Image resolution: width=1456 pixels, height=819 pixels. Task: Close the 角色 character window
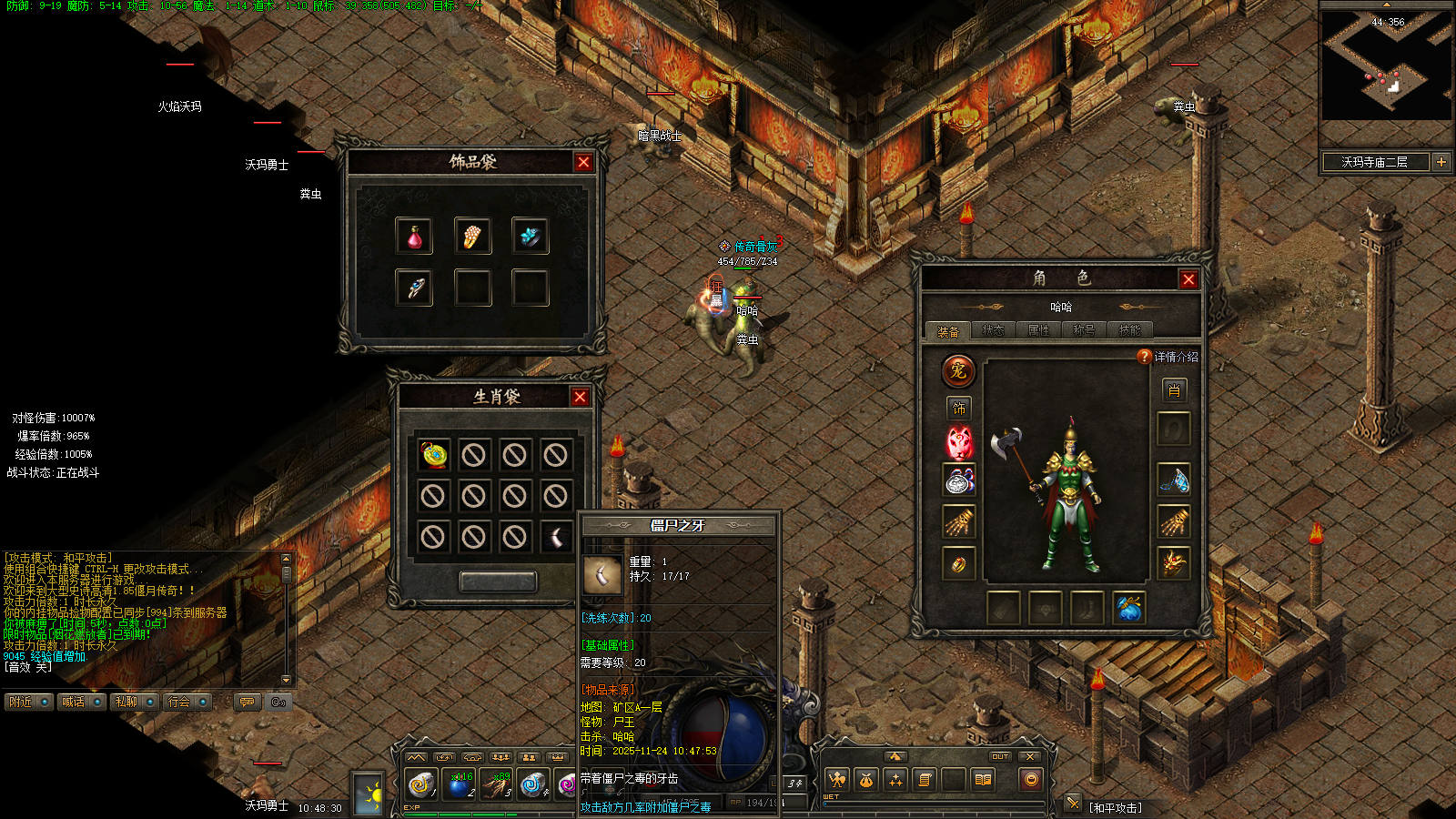1188,279
